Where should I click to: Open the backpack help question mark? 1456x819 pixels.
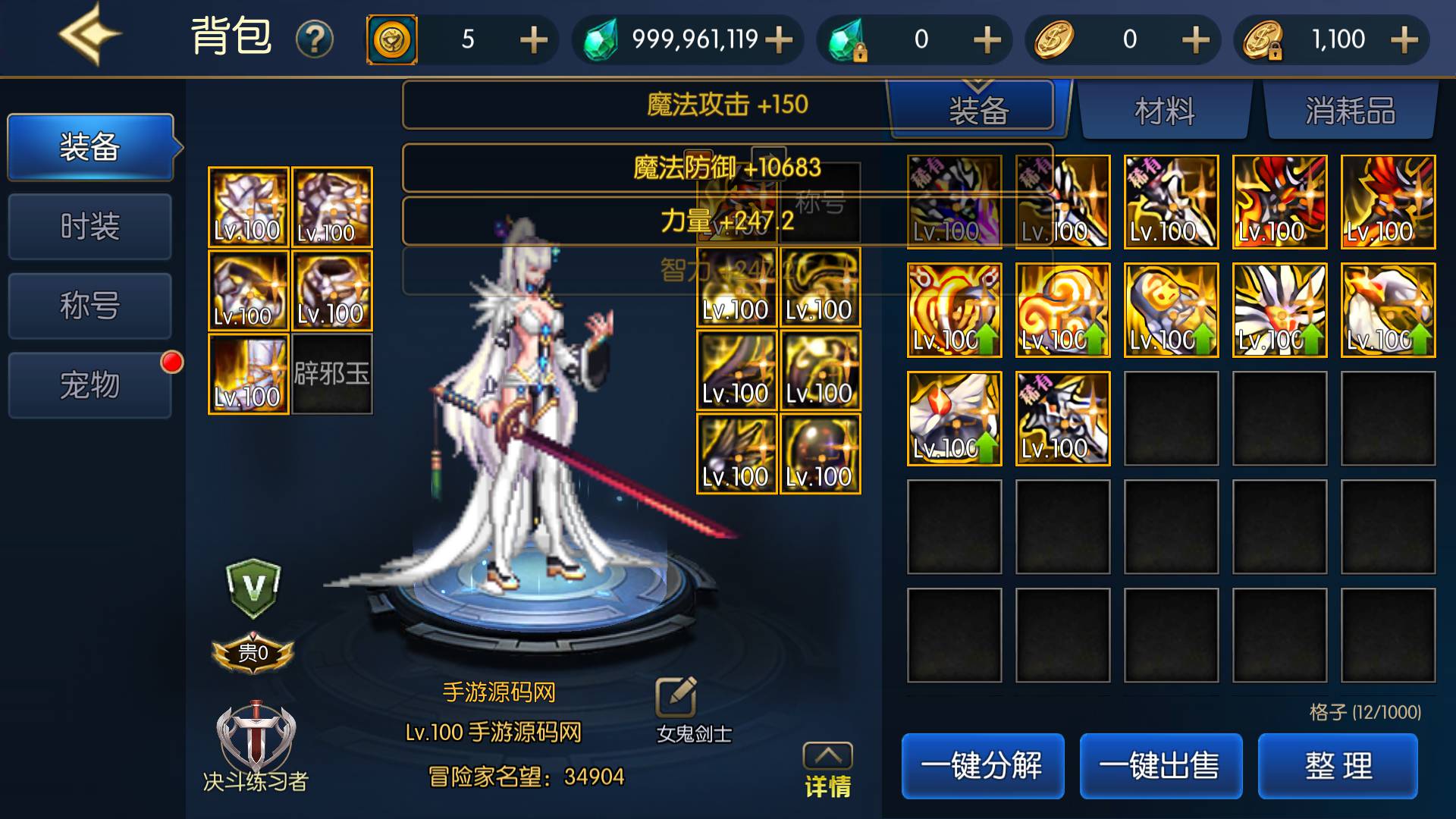click(315, 39)
